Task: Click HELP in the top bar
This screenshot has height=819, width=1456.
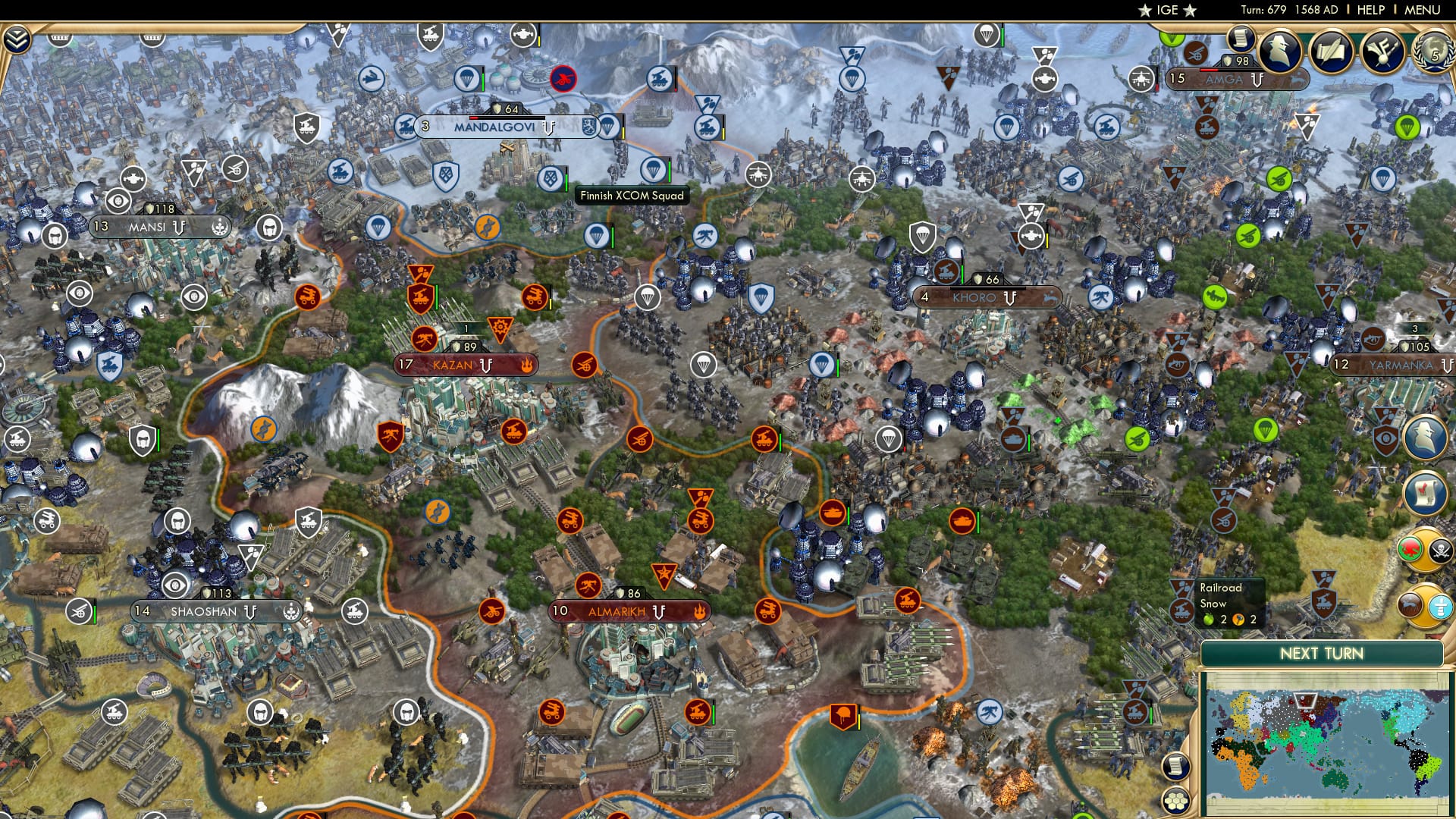Action: 1370,10
